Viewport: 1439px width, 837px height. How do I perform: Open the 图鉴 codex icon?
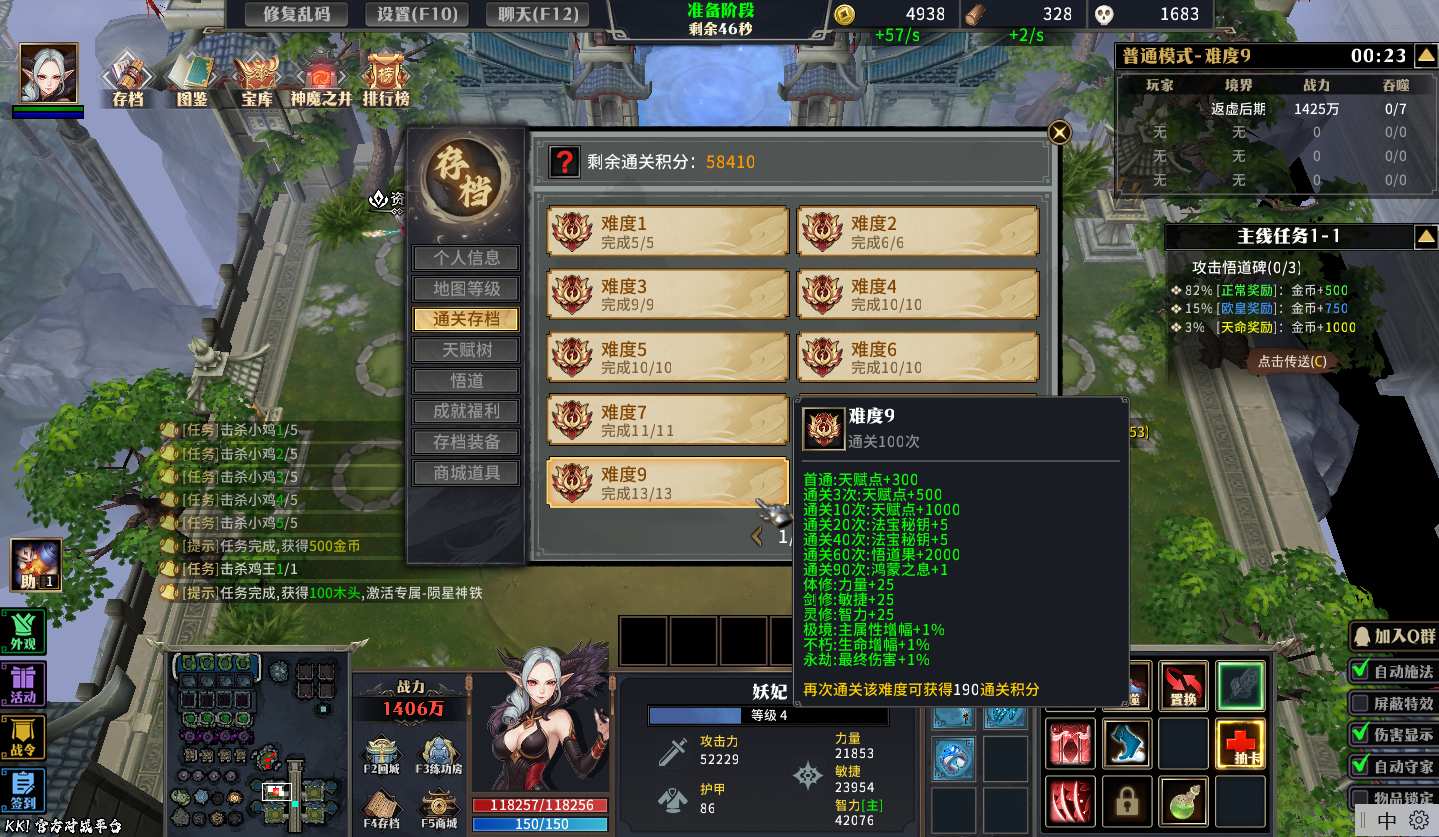[x=191, y=78]
